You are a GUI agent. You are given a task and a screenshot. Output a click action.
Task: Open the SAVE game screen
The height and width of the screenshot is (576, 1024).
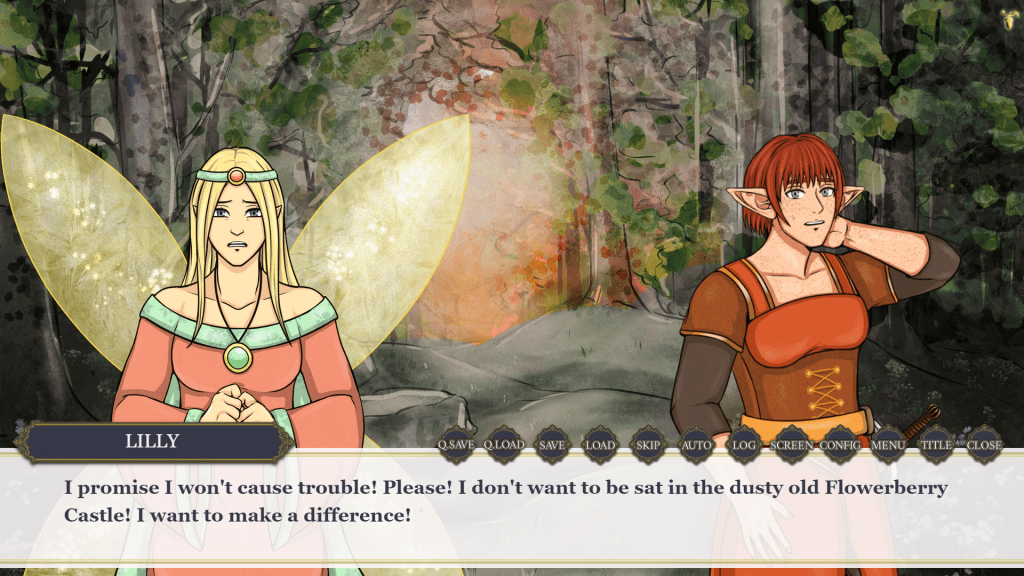pyautogui.click(x=552, y=445)
